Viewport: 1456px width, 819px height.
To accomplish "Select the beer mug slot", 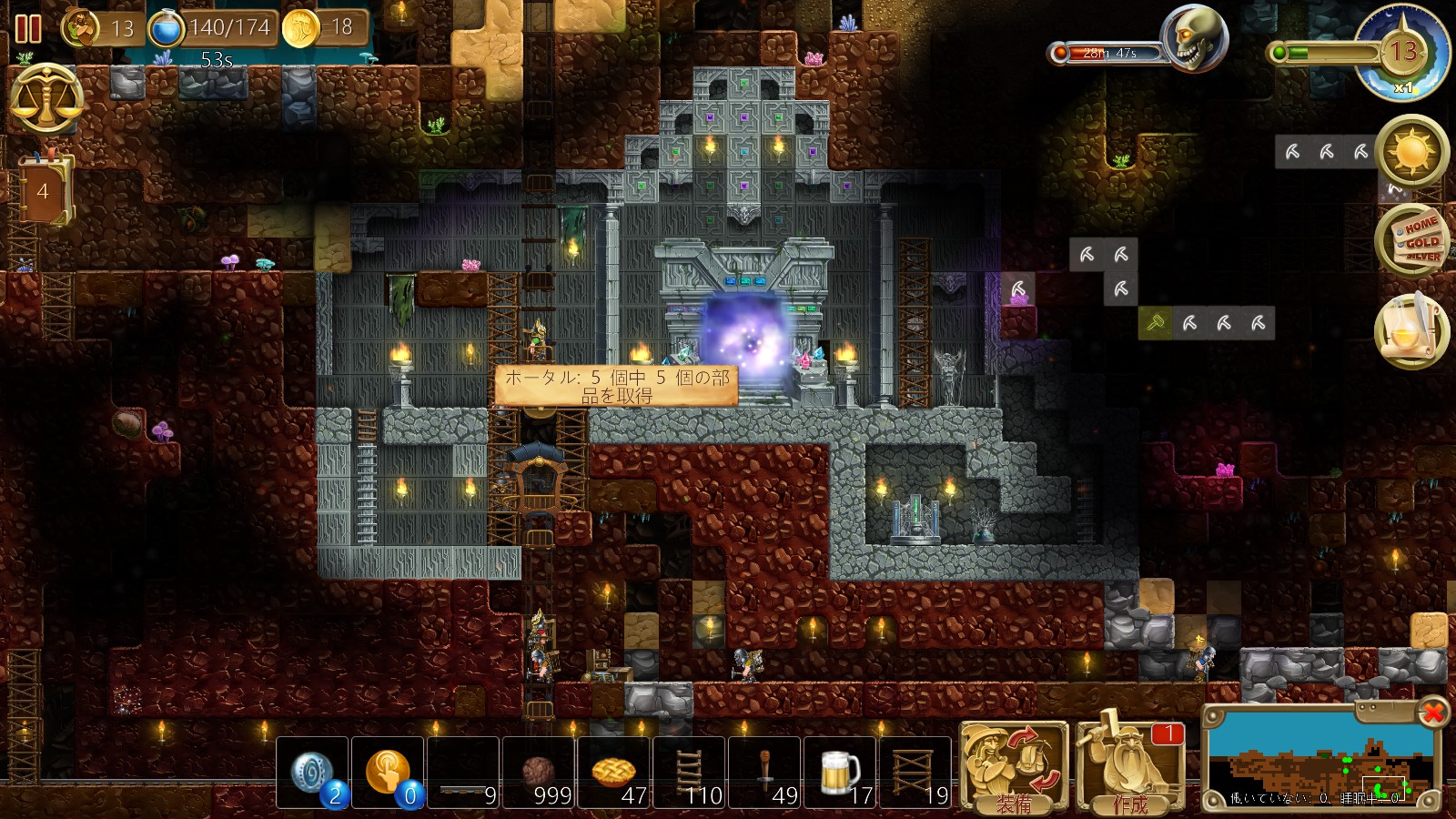I will 841,773.
